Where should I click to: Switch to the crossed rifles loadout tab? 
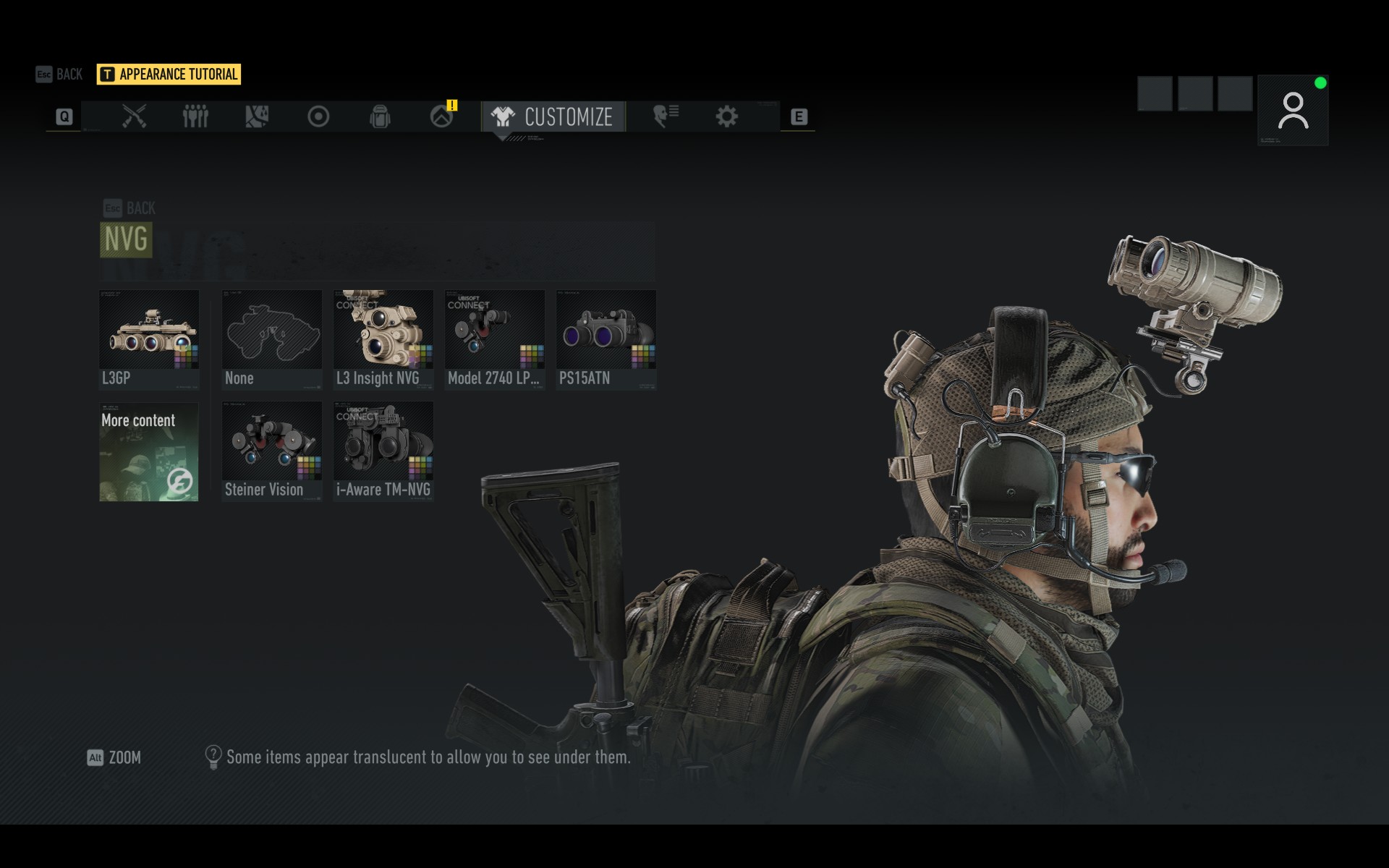tap(134, 116)
